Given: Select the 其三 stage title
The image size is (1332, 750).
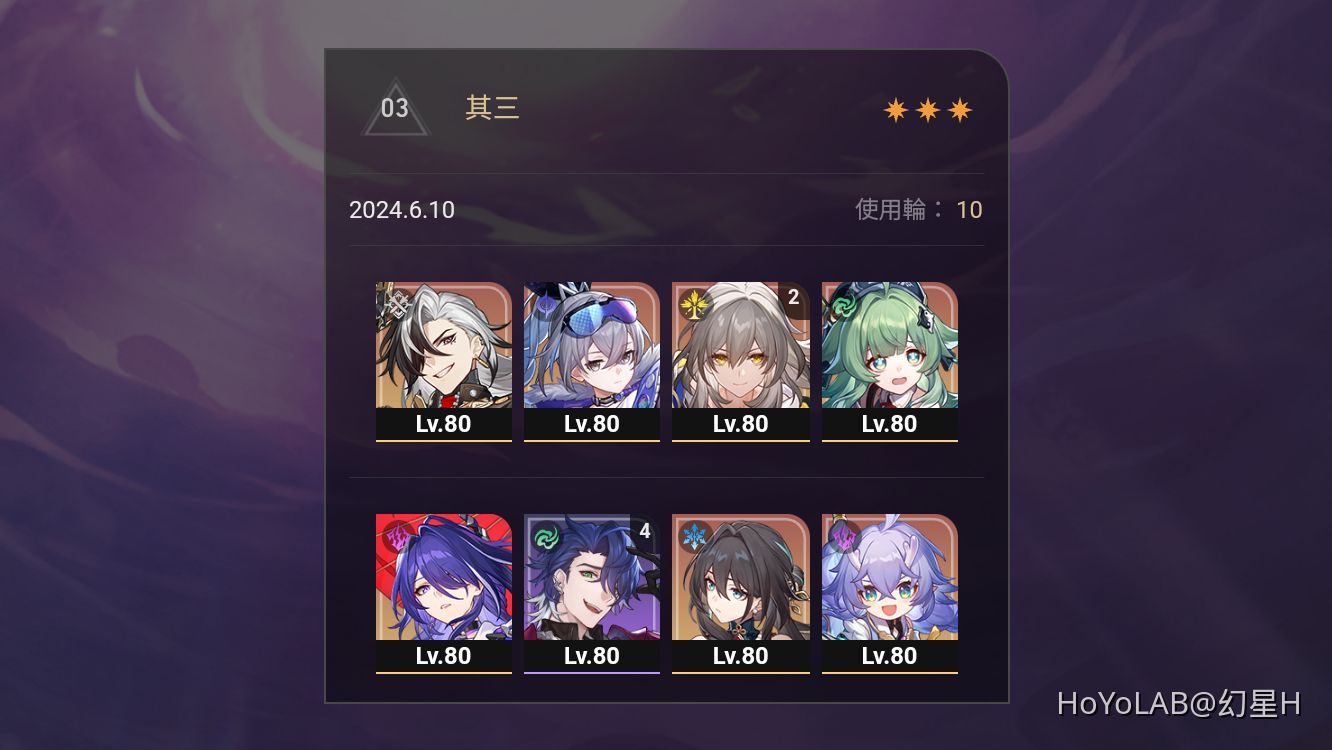Looking at the screenshot, I should point(491,108).
